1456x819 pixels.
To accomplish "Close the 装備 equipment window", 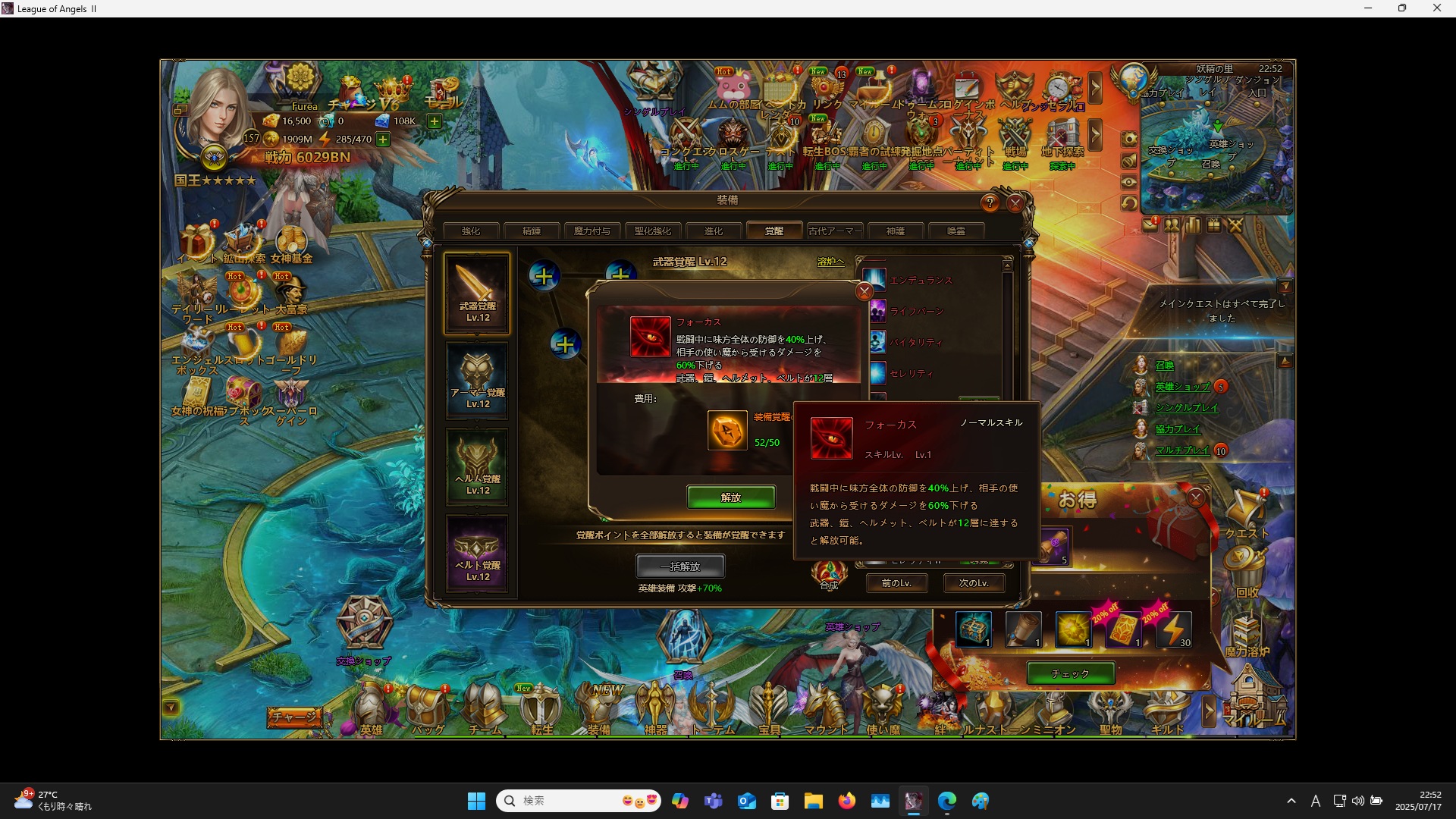I will (x=1015, y=203).
